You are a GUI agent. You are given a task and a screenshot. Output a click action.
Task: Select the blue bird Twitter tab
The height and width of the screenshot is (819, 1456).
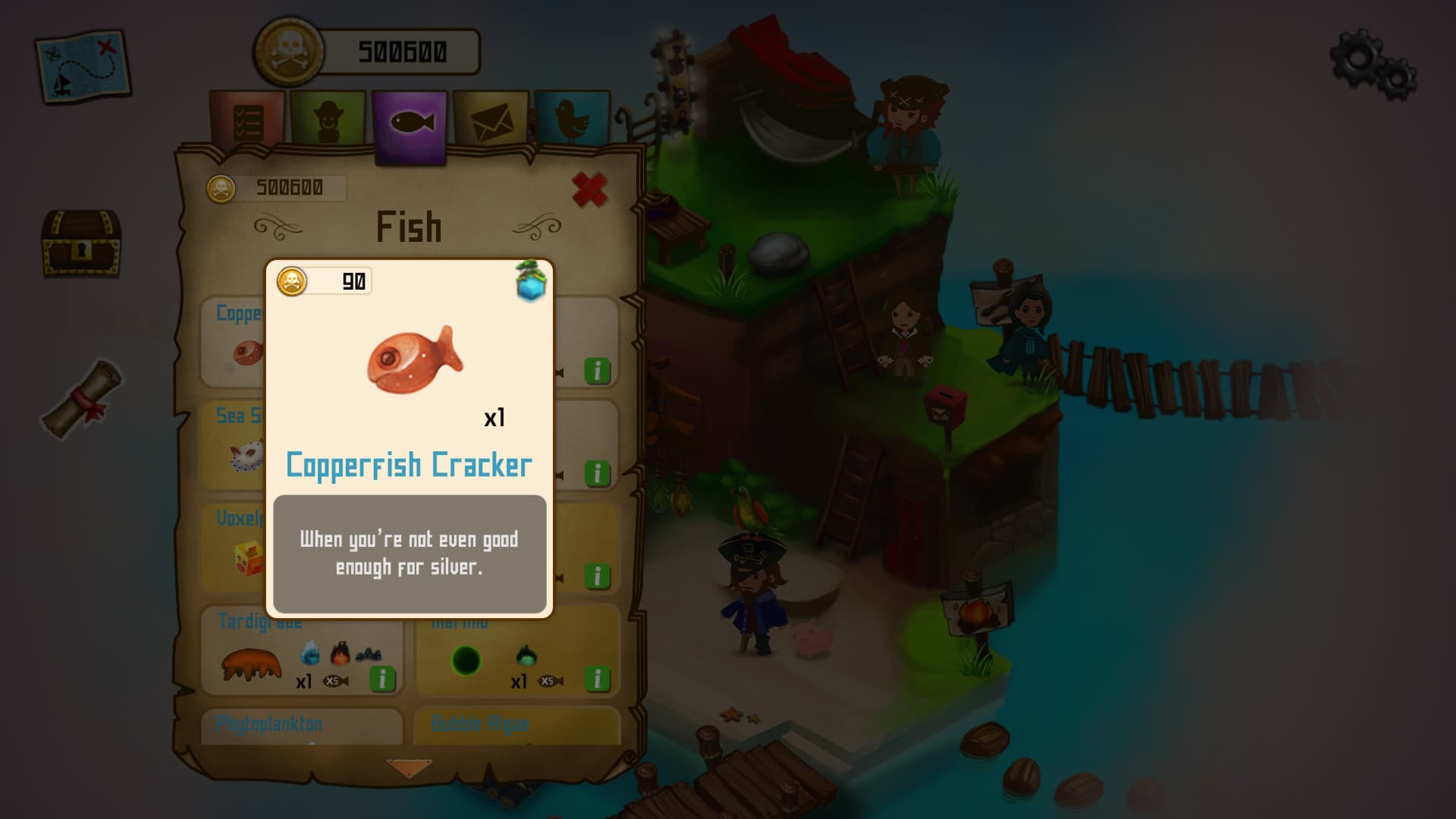pyautogui.click(x=574, y=121)
